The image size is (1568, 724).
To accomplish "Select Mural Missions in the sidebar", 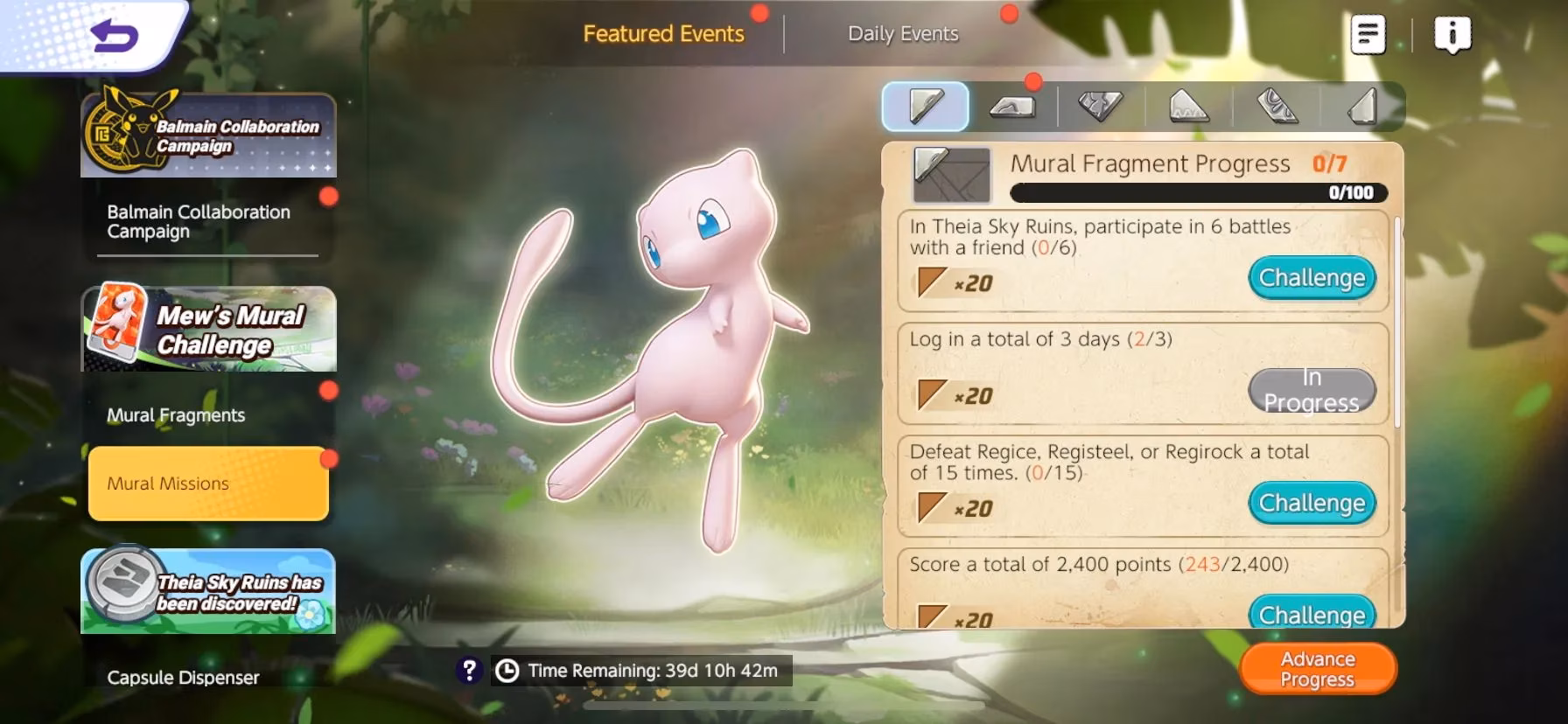I will (207, 484).
